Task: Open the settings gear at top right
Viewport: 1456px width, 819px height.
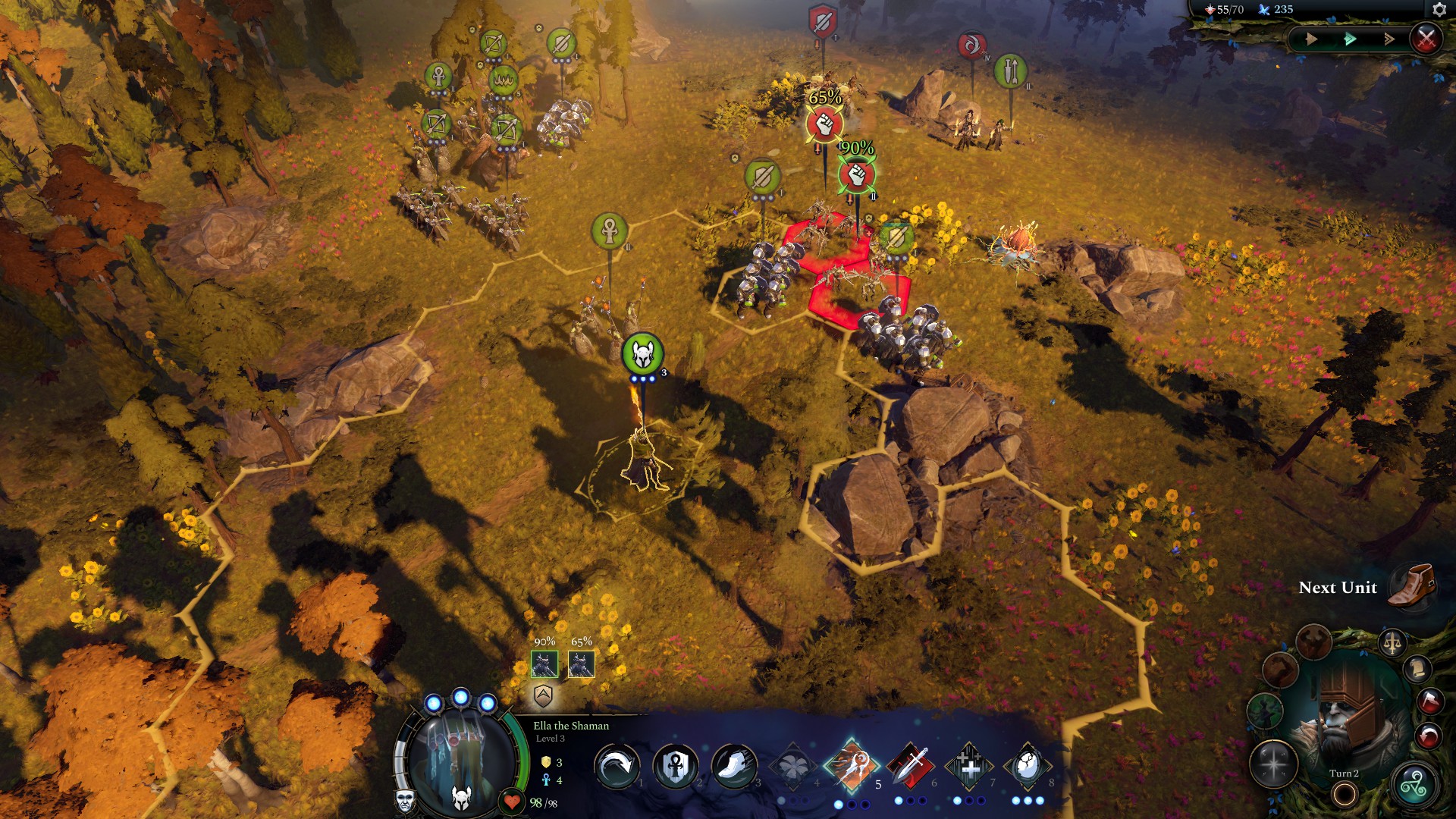Action: (1439, 10)
